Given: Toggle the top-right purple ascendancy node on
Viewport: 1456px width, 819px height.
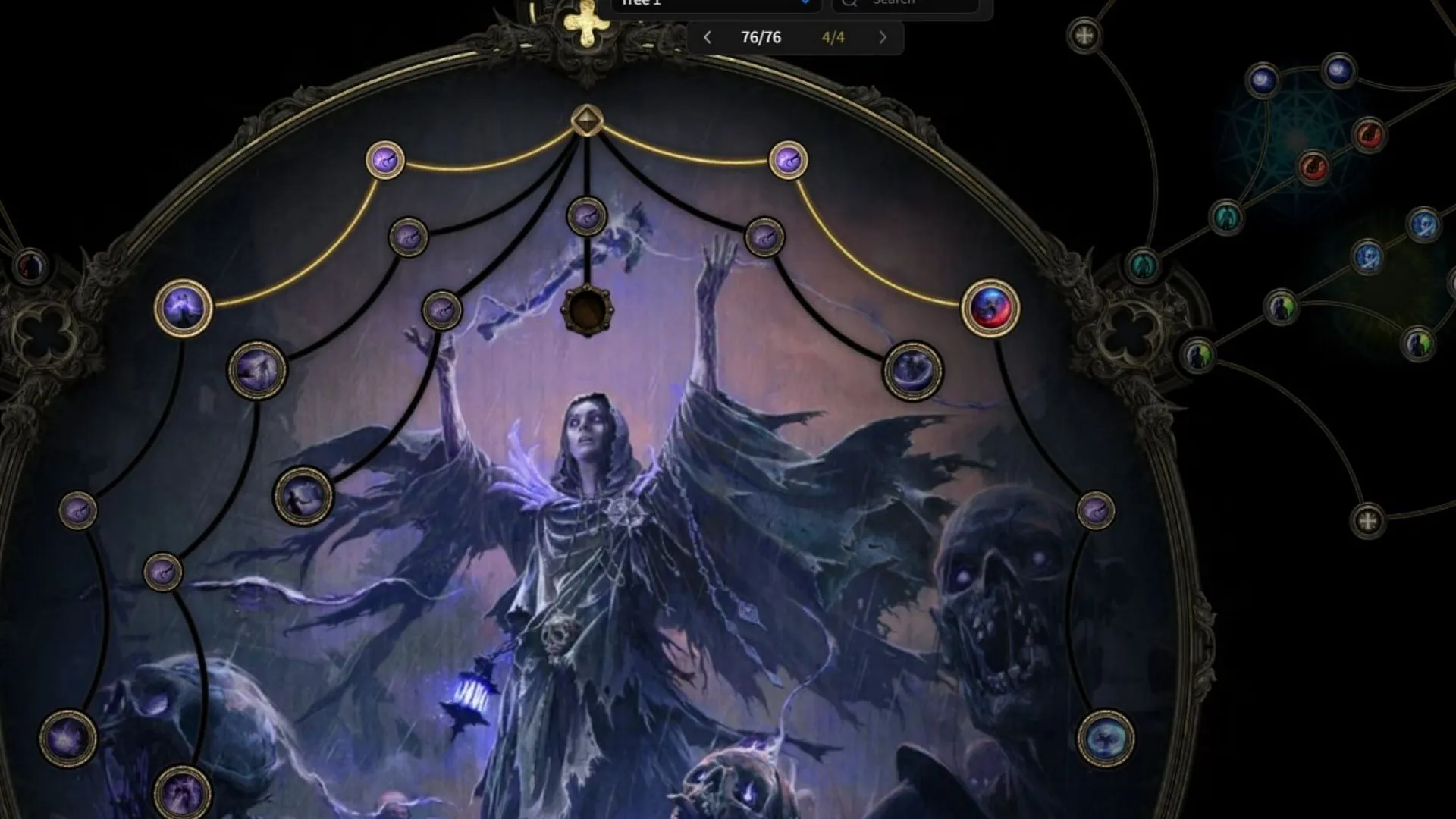Looking at the screenshot, I should [x=789, y=160].
